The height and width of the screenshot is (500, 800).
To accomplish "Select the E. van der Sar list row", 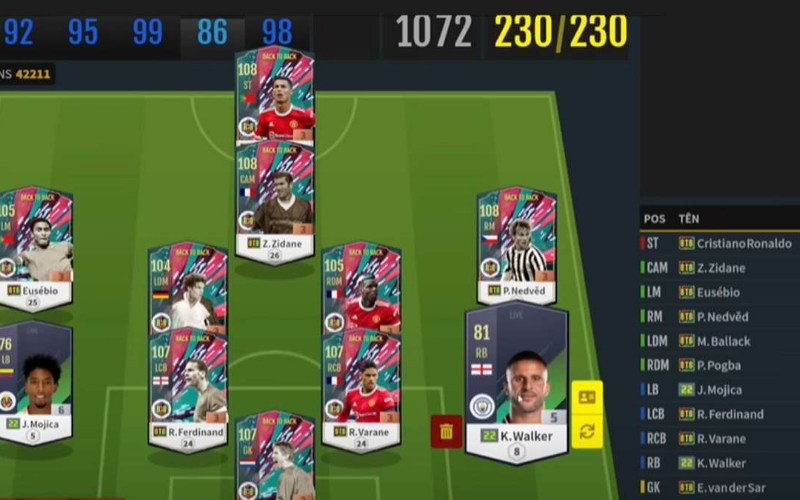I will (720, 487).
